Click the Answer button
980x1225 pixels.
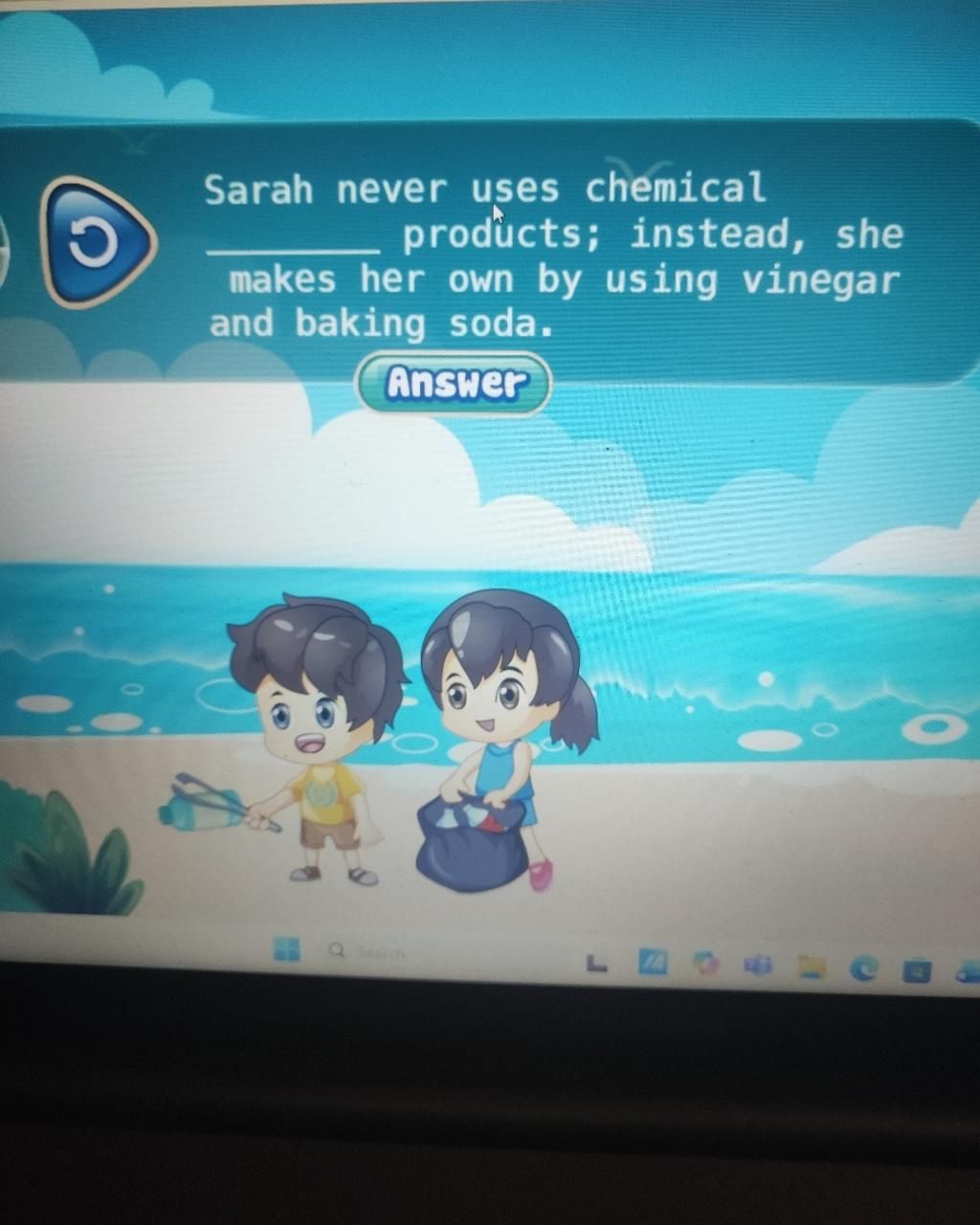click(455, 384)
